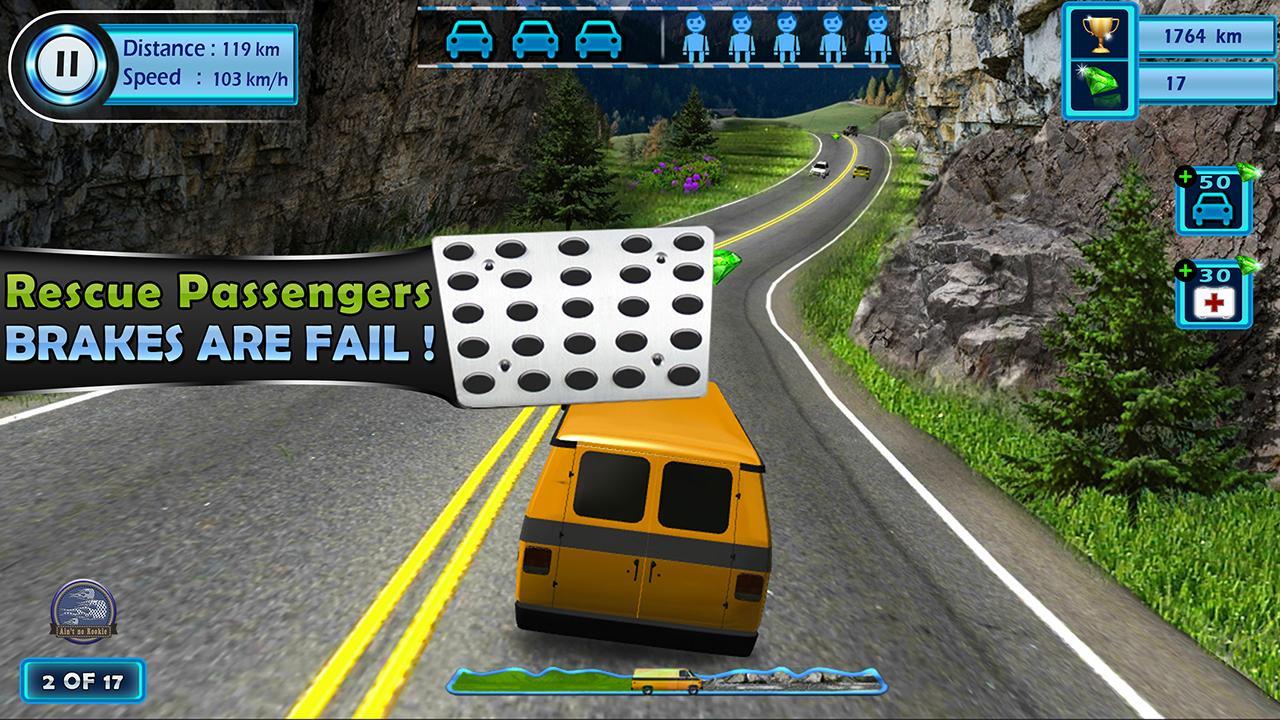
Task: Click the van marker on the progress bar
Action: 661,679
